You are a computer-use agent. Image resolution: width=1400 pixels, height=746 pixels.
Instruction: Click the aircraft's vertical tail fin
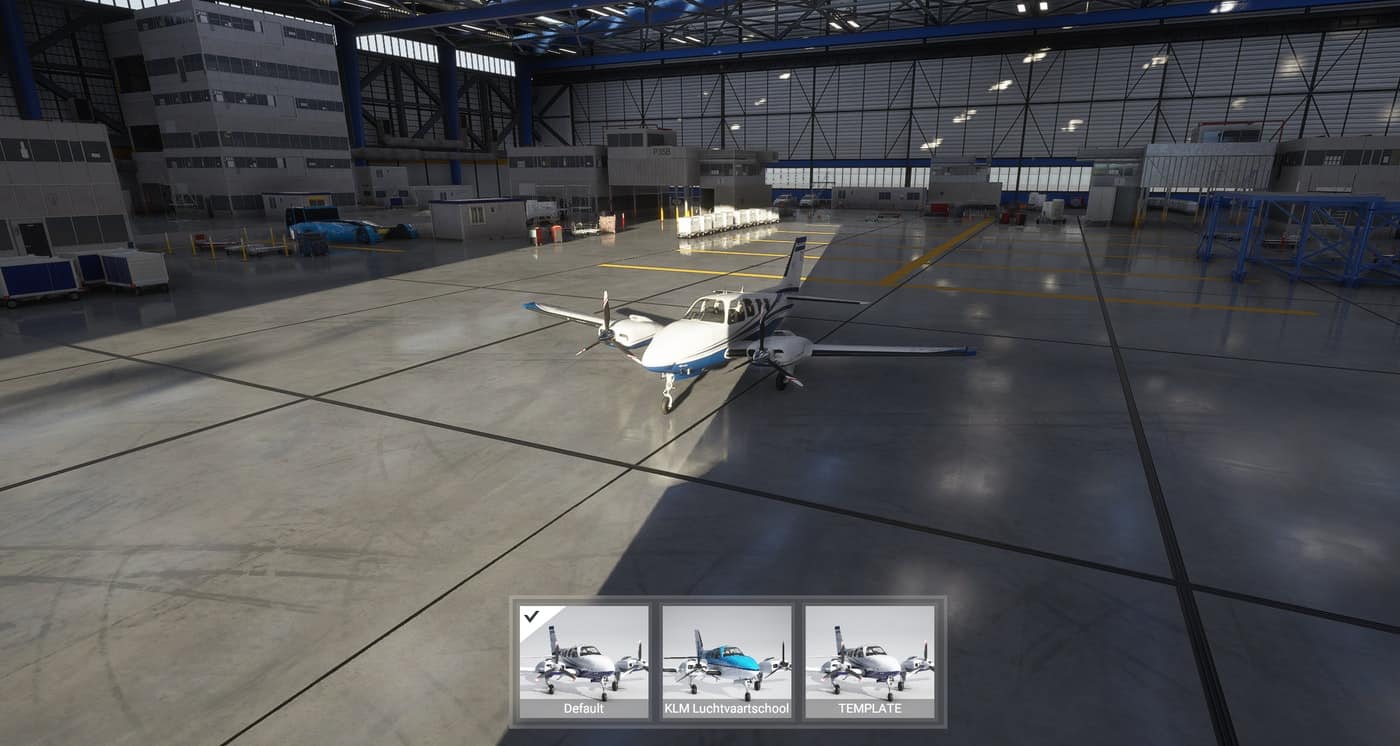pos(793,260)
